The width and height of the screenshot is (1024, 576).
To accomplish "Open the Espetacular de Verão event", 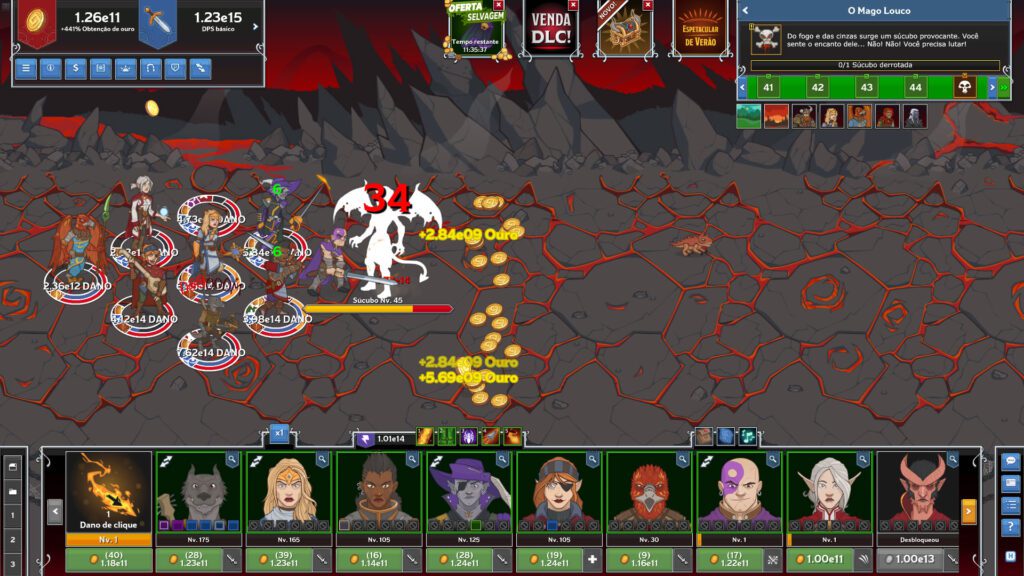I will tap(699, 30).
